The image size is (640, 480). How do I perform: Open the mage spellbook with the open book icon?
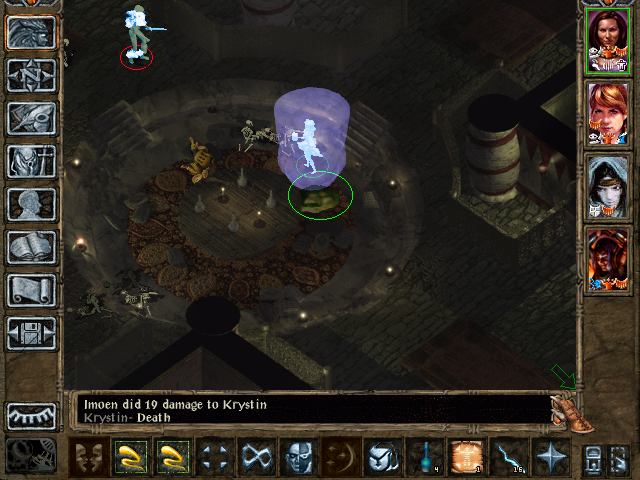click(x=29, y=247)
